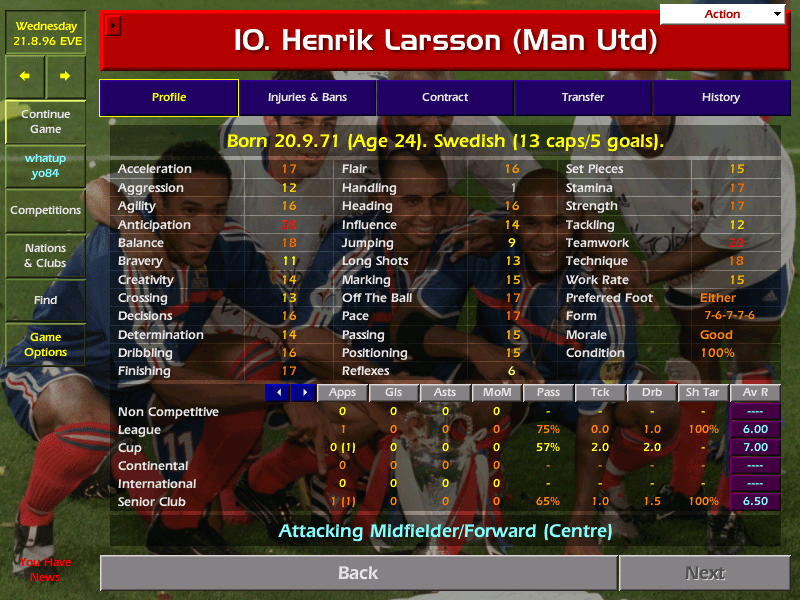Navigate forward with yellow right arrow
This screenshot has height=600, width=800.
[65, 76]
